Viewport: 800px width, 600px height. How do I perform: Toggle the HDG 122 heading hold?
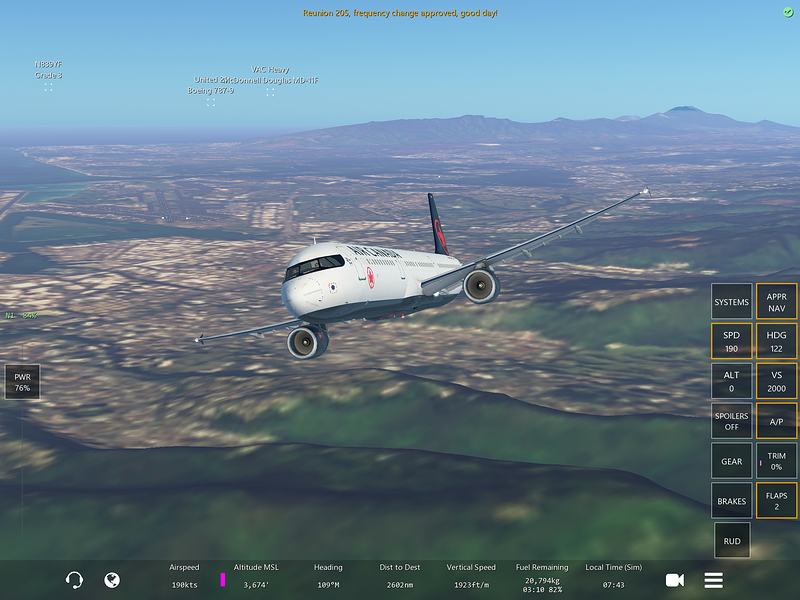(776, 342)
